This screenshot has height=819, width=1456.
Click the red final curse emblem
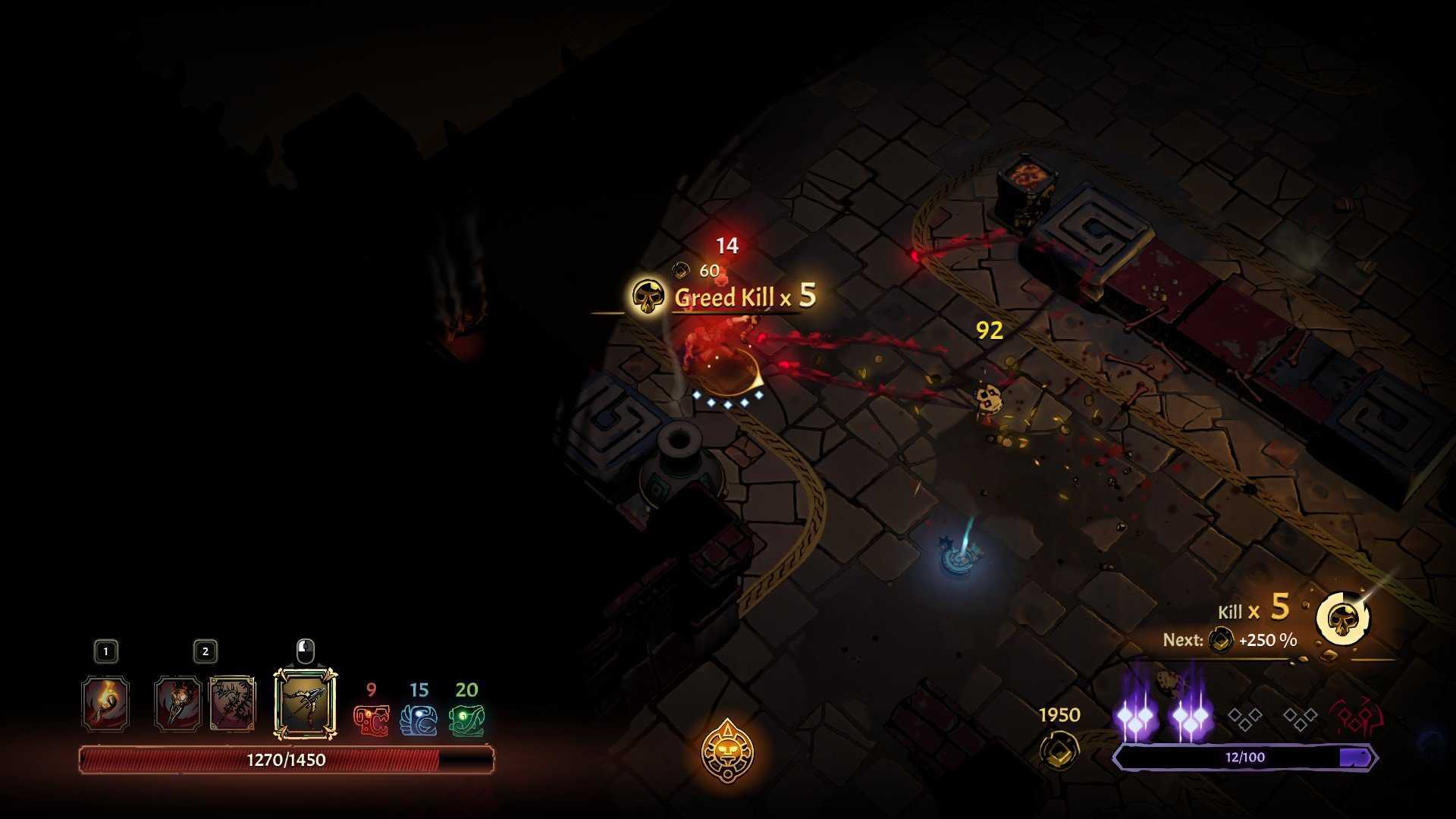pos(1355,718)
